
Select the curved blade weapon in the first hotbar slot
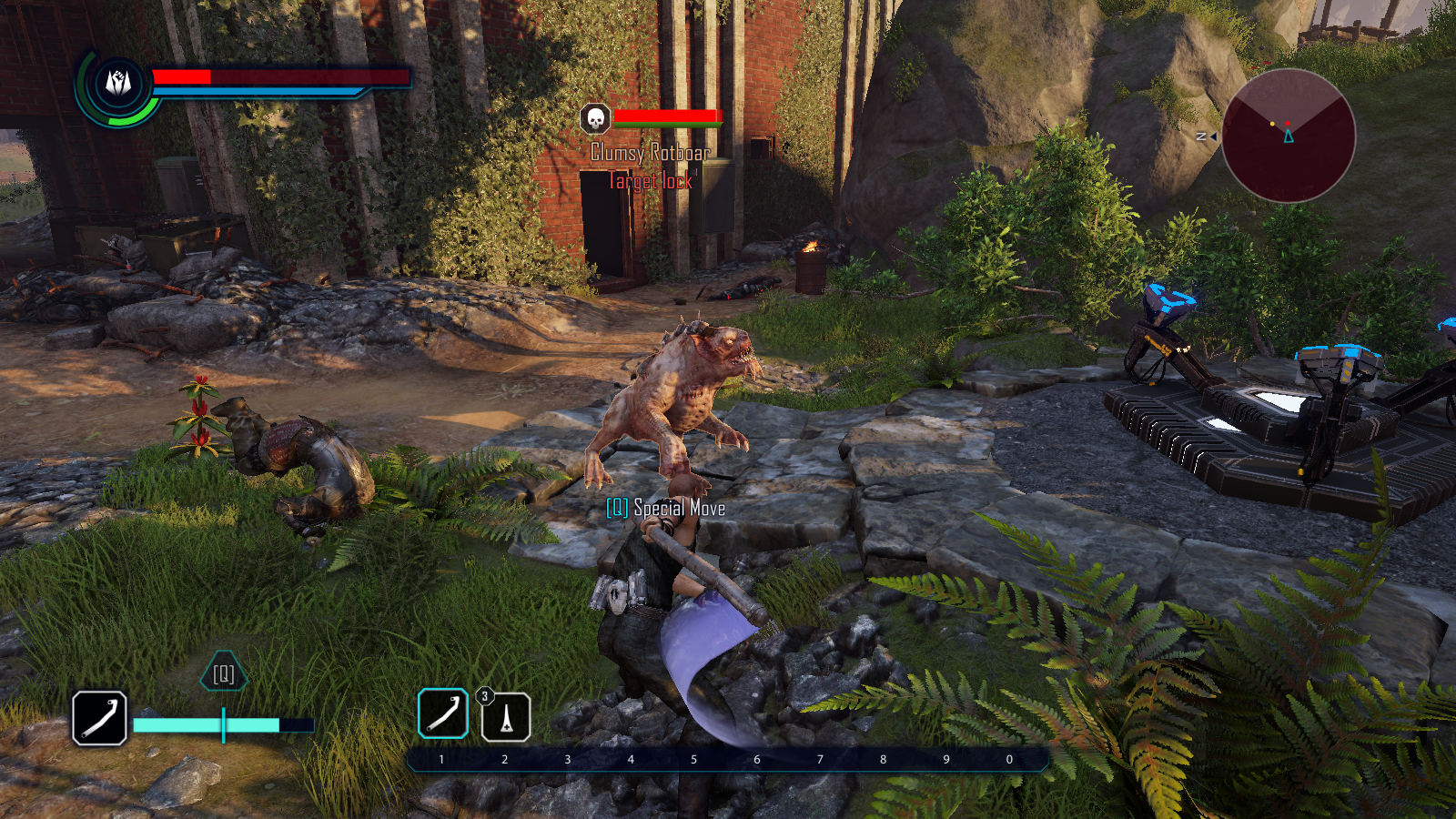pyautogui.click(x=443, y=713)
